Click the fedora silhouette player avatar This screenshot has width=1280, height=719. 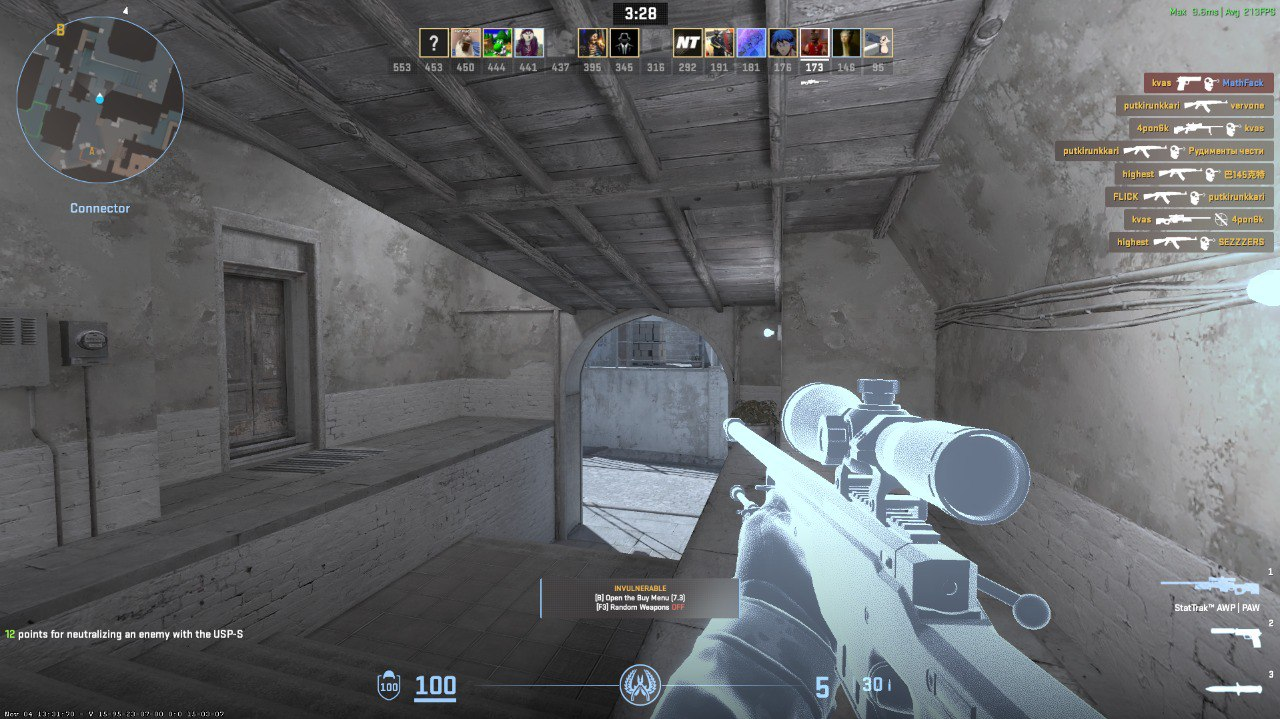tap(624, 43)
